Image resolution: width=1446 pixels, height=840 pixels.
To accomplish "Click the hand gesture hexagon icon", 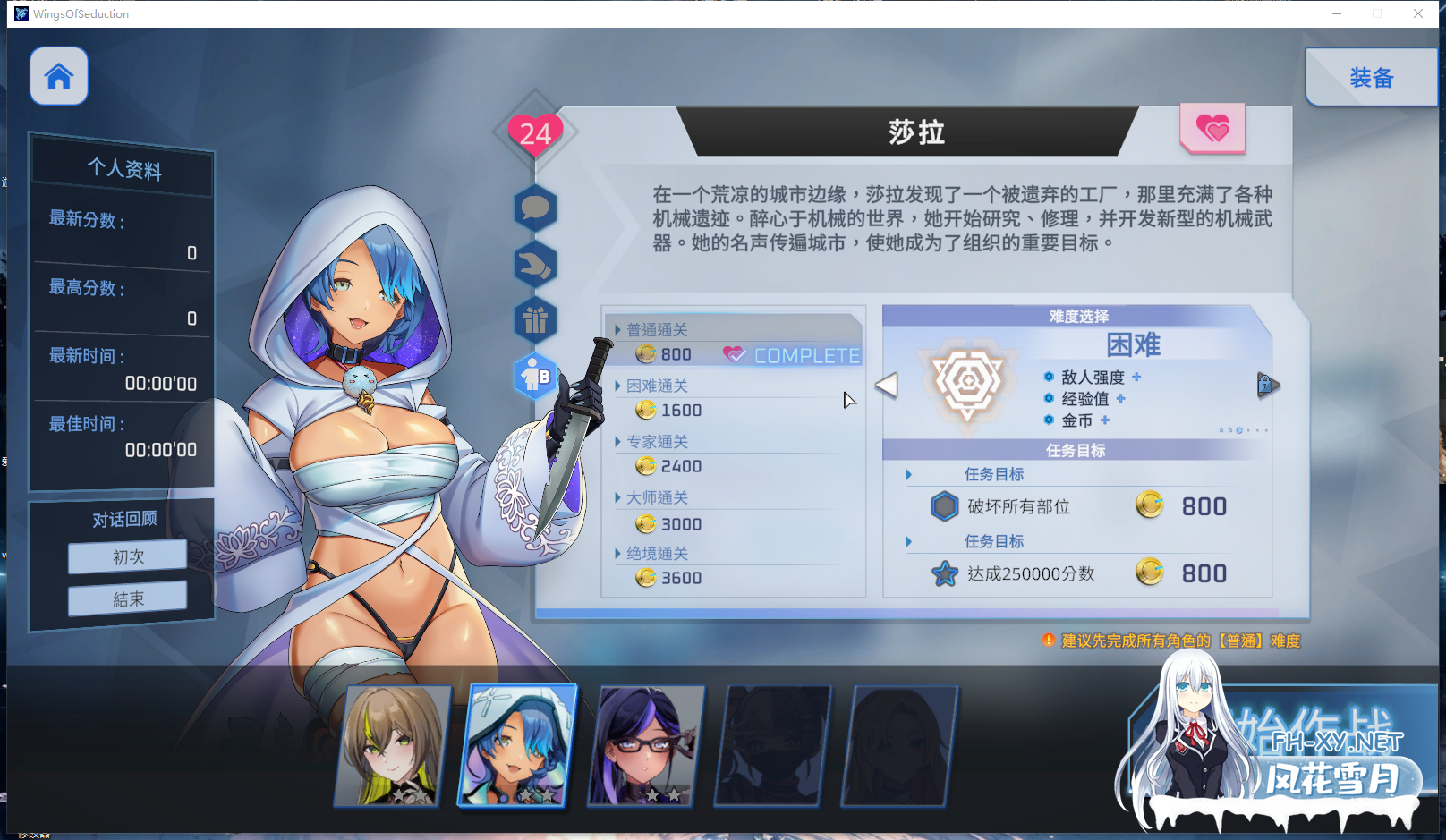I will coord(535,265).
